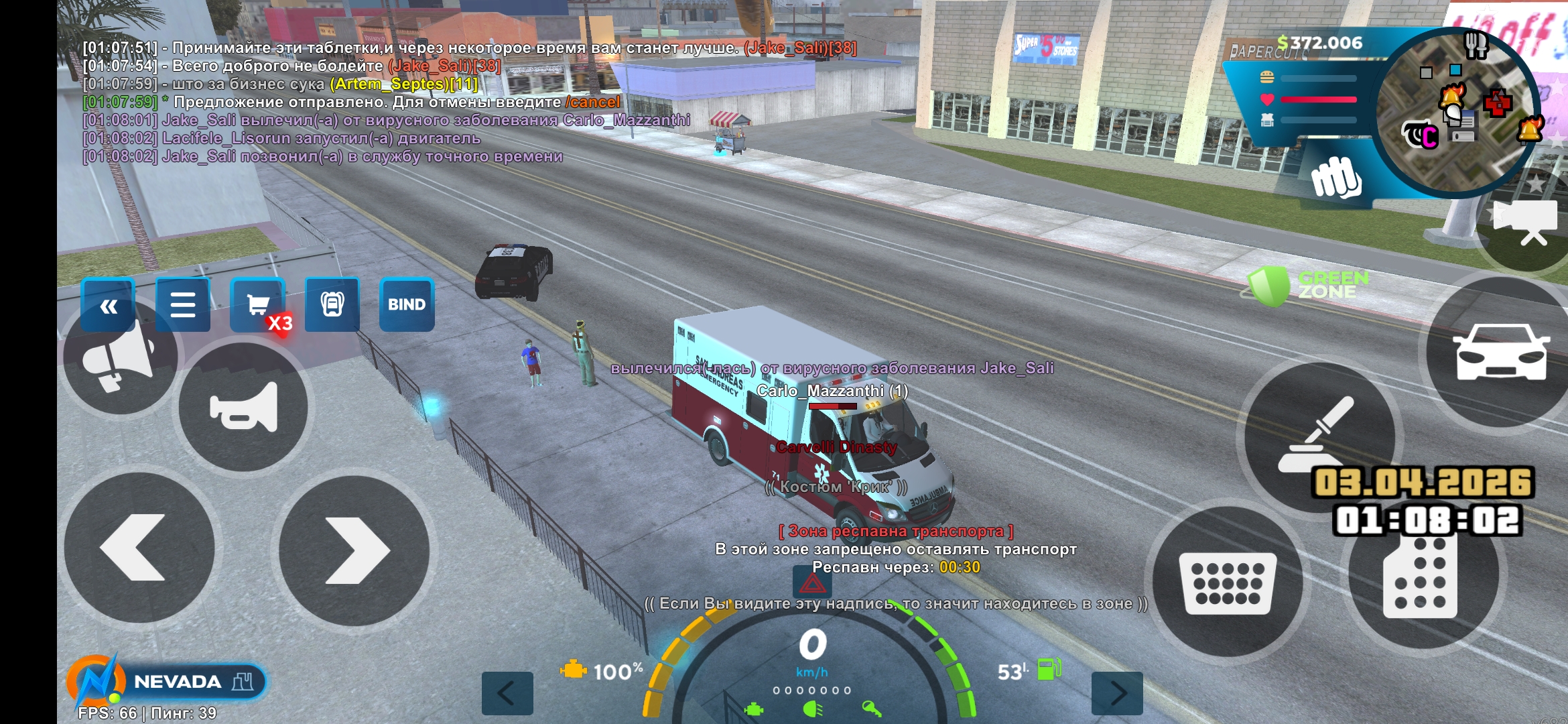Toggle the red hazard triangle button
Viewport: 1568px width, 724px height.
(812, 582)
